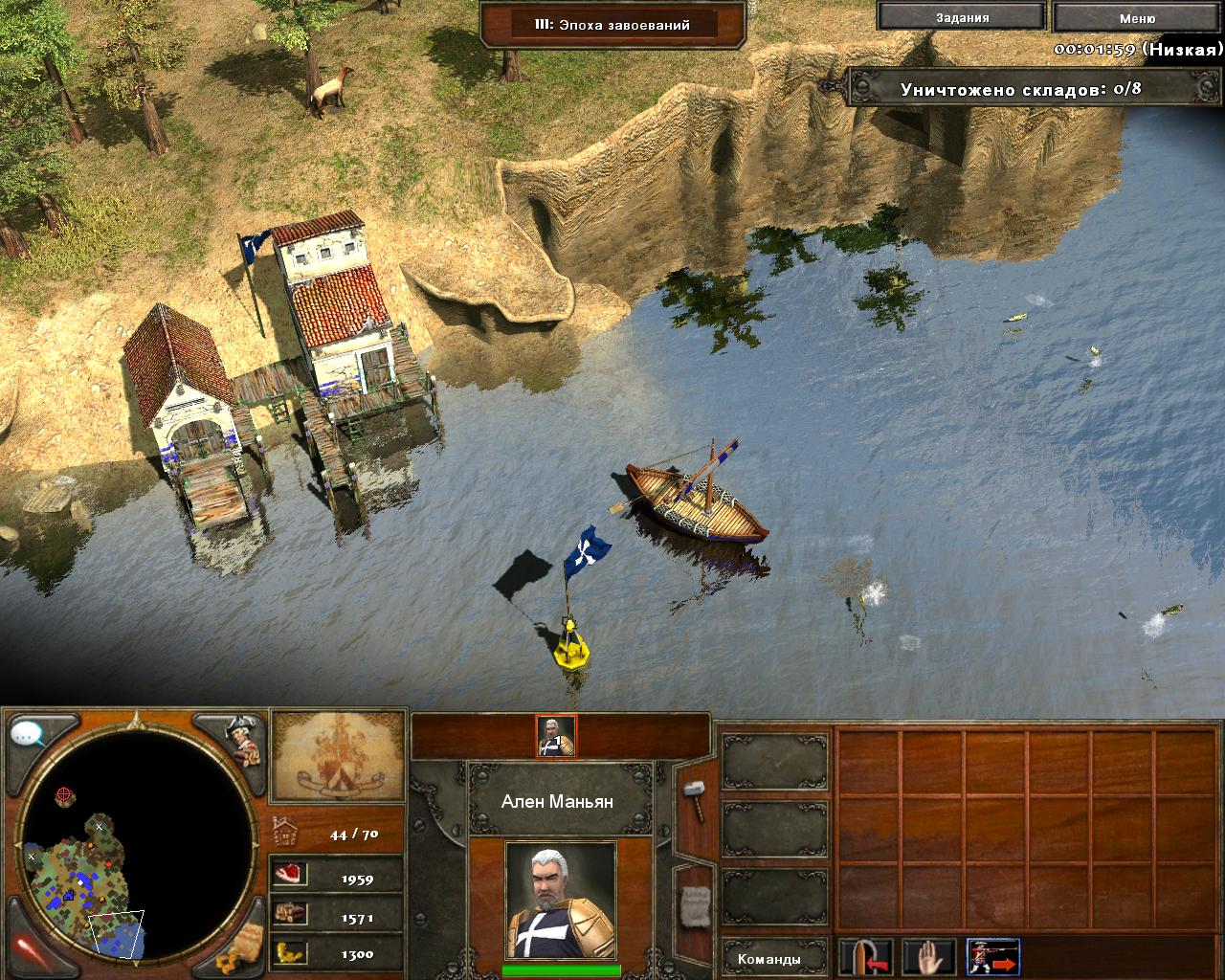Switch to the parchment scroll tab
The image size is (1225, 980).
(693, 905)
